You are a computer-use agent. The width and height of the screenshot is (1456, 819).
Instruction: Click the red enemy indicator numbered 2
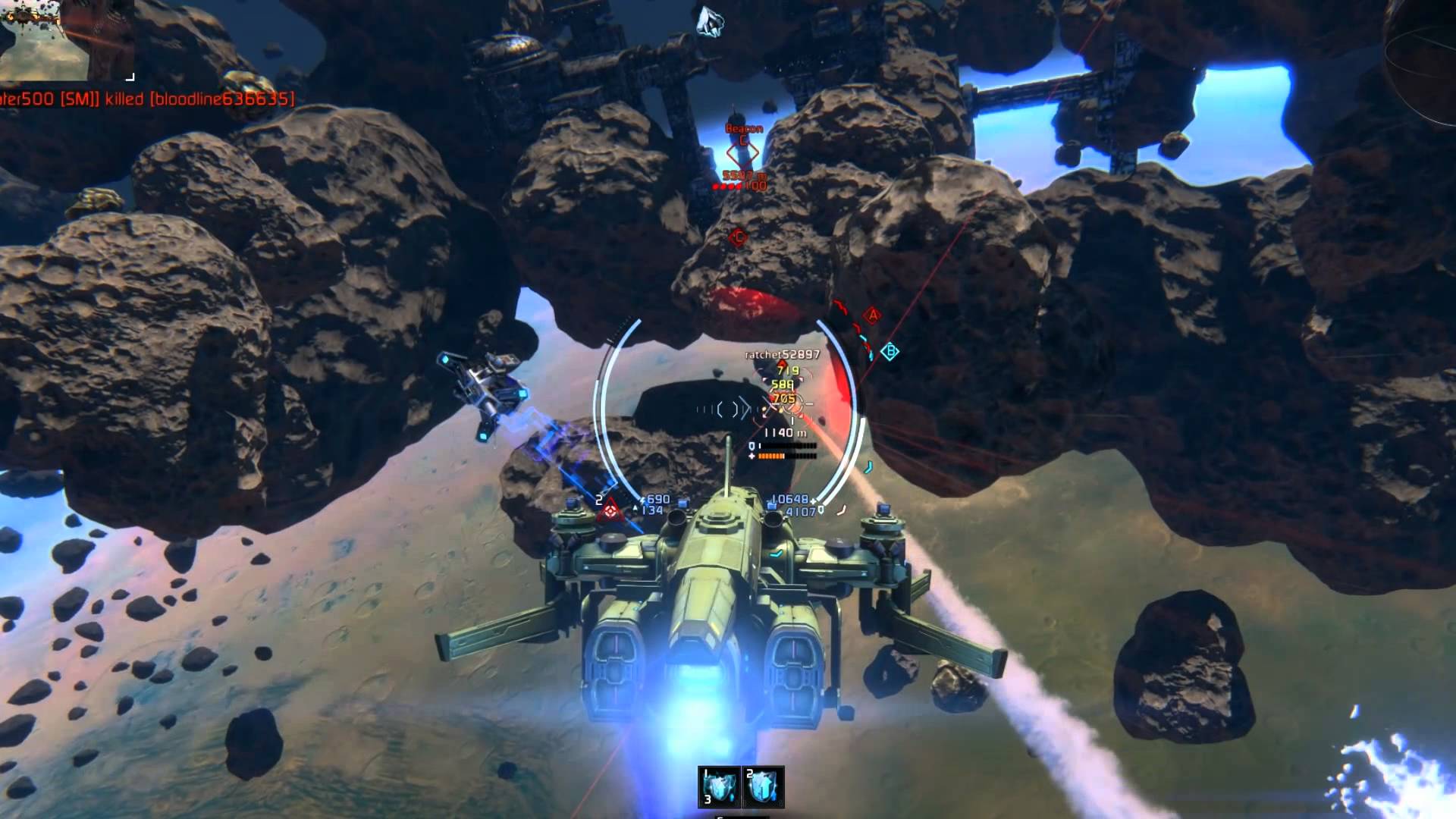[608, 512]
